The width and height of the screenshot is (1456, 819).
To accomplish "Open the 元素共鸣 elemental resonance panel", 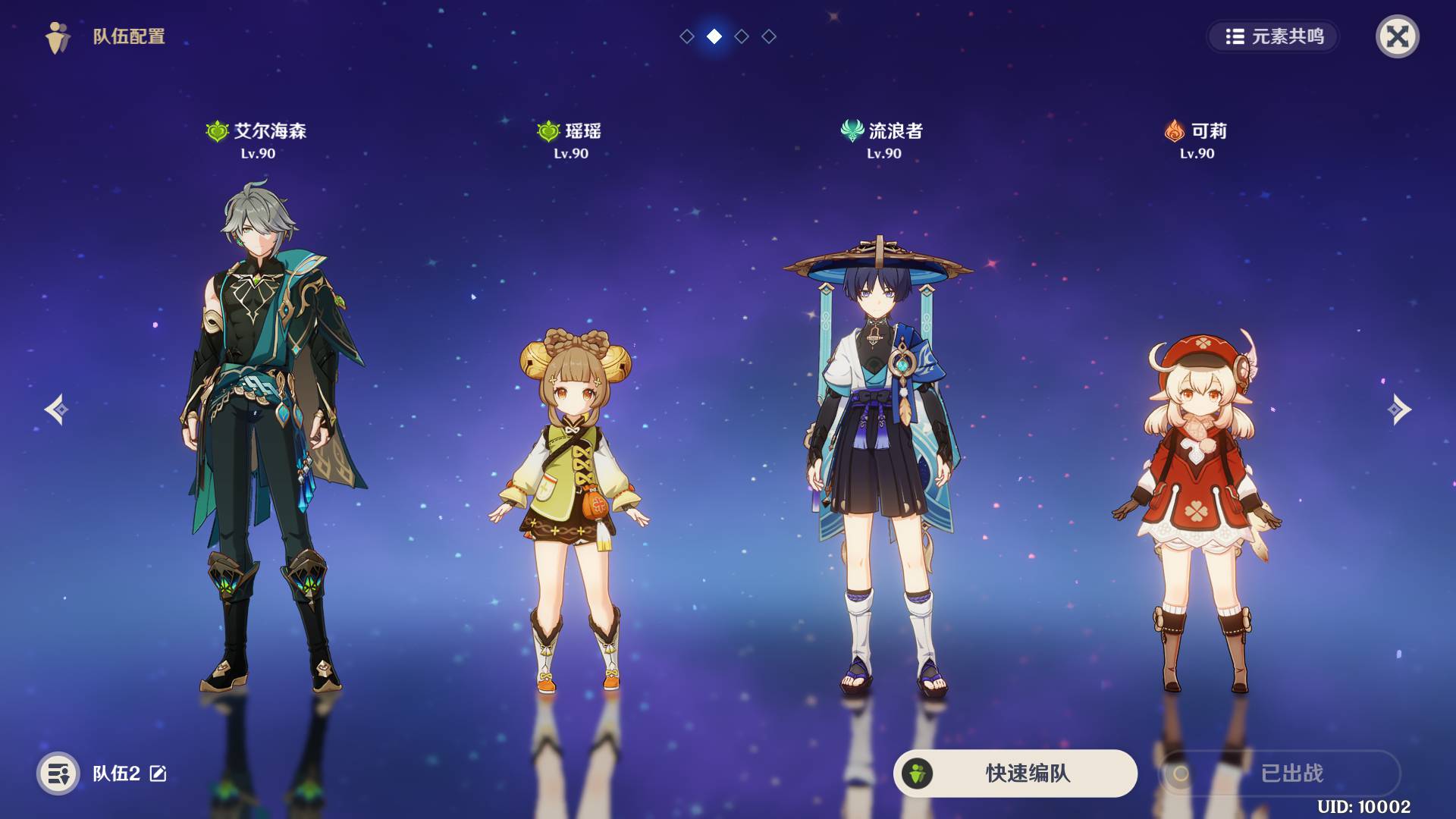I will tap(1273, 36).
